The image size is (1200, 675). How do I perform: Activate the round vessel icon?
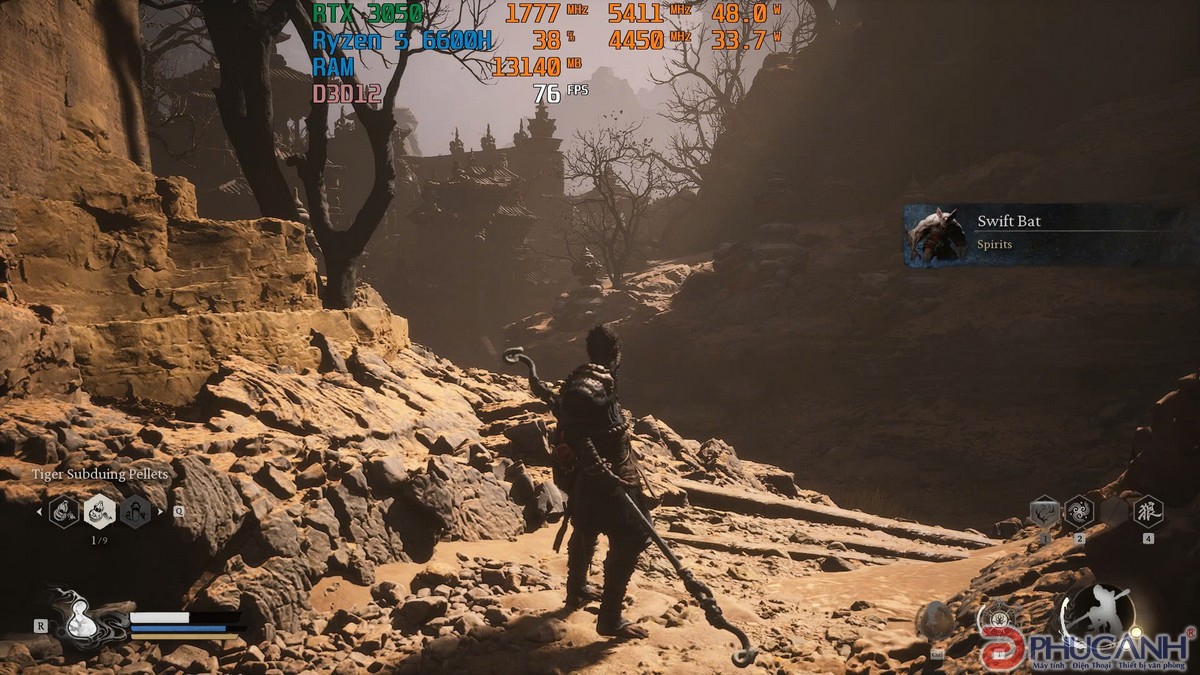[936, 622]
